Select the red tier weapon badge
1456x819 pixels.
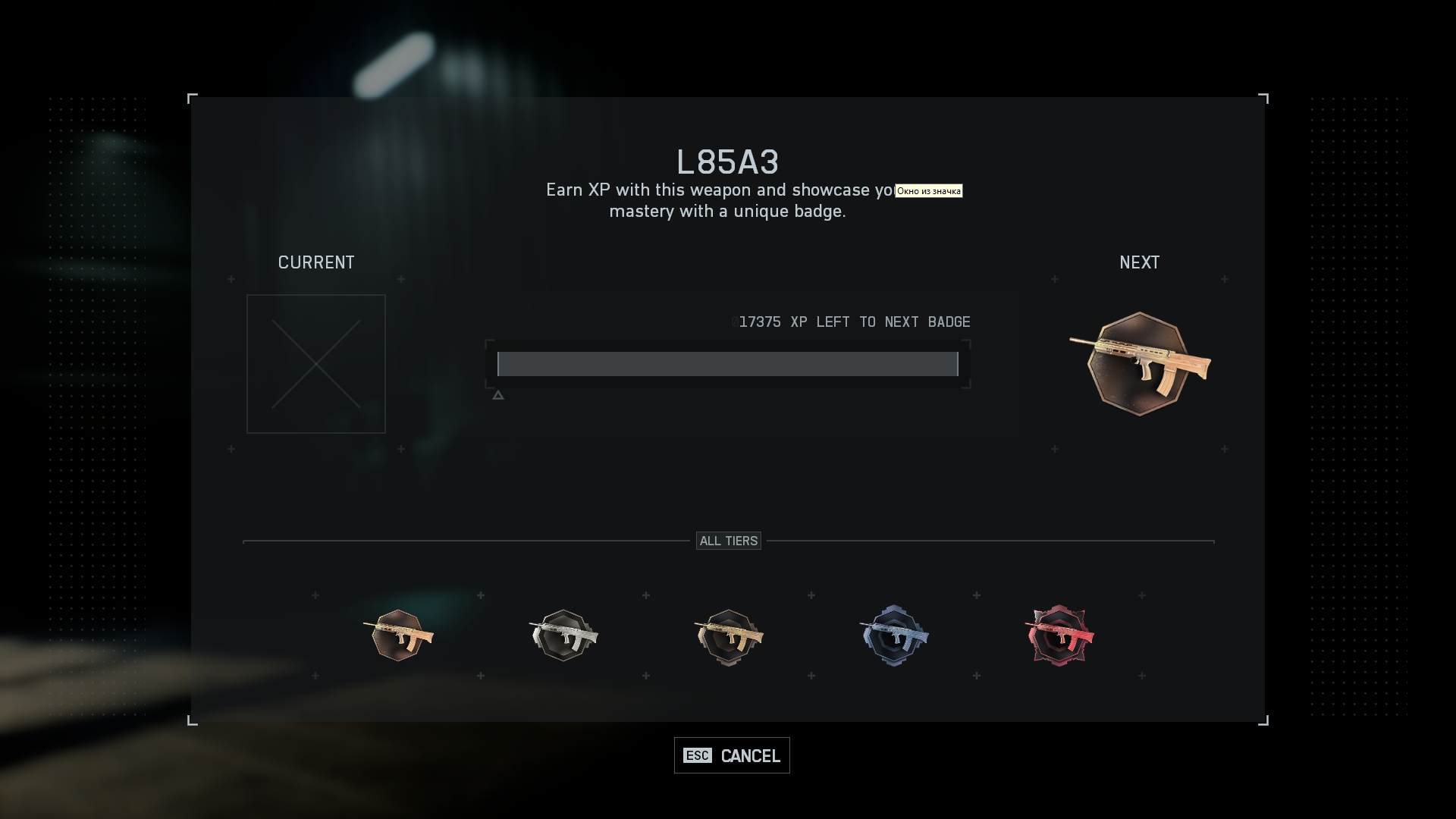click(x=1059, y=635)
